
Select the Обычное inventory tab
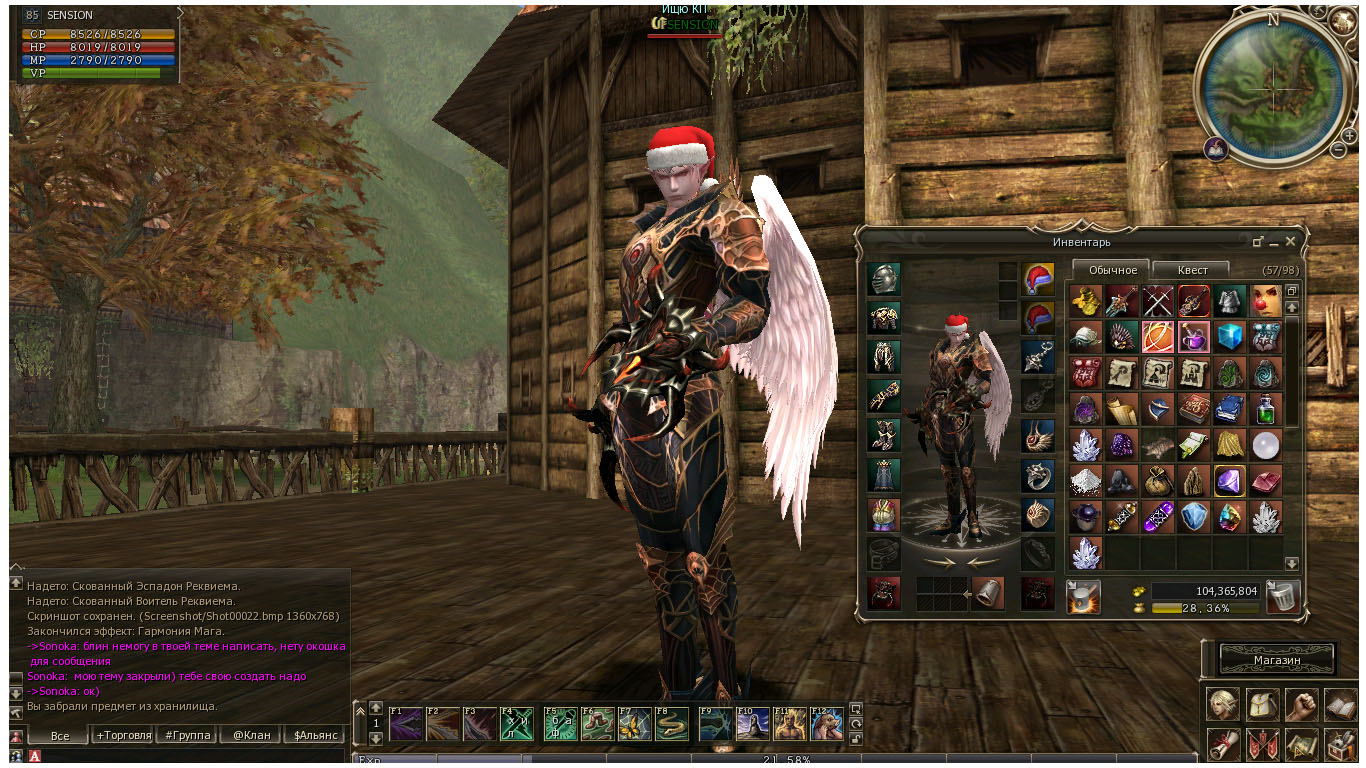click(1112, 270)
